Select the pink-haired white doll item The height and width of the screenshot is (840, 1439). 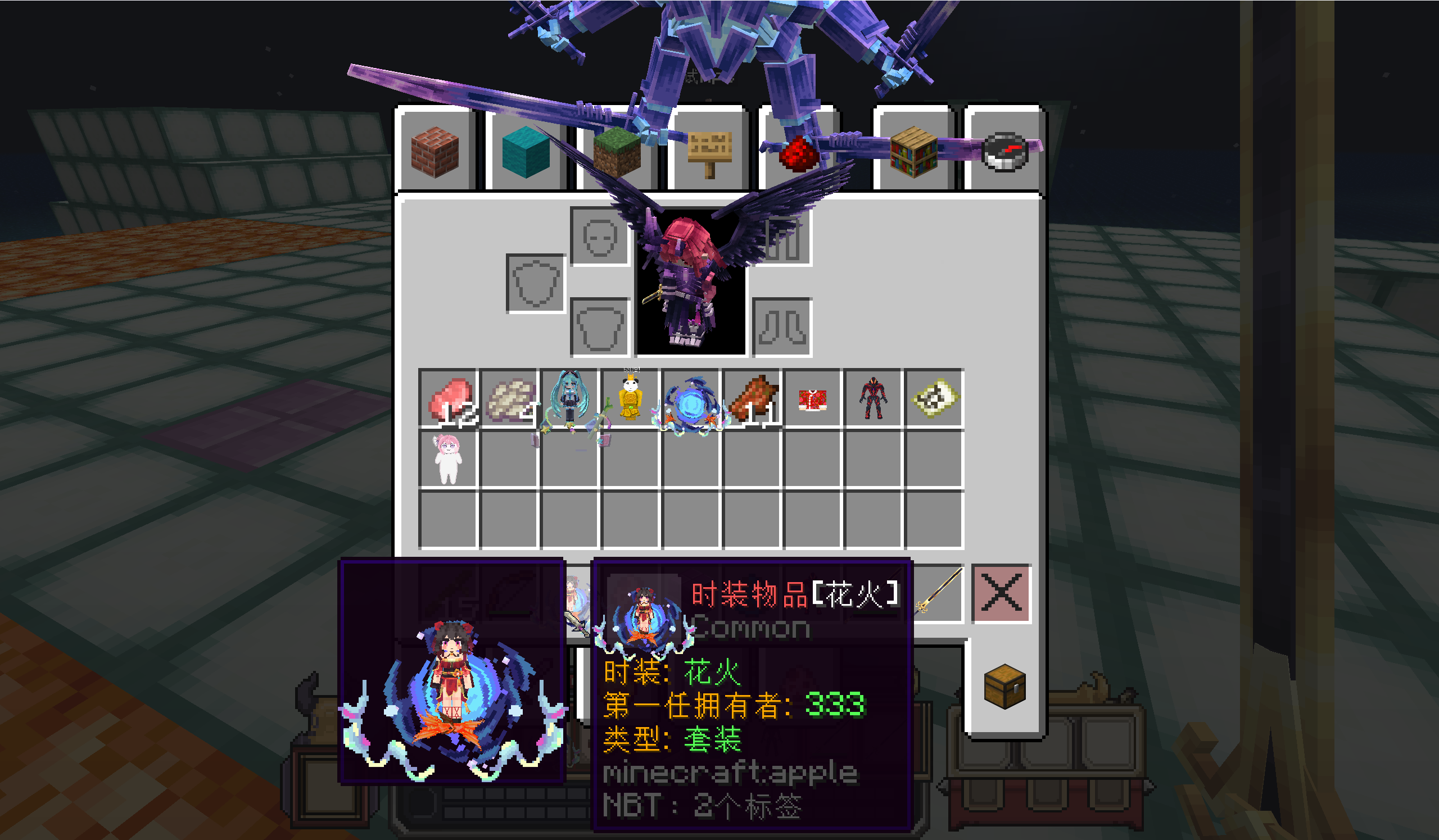click(449, 460)
